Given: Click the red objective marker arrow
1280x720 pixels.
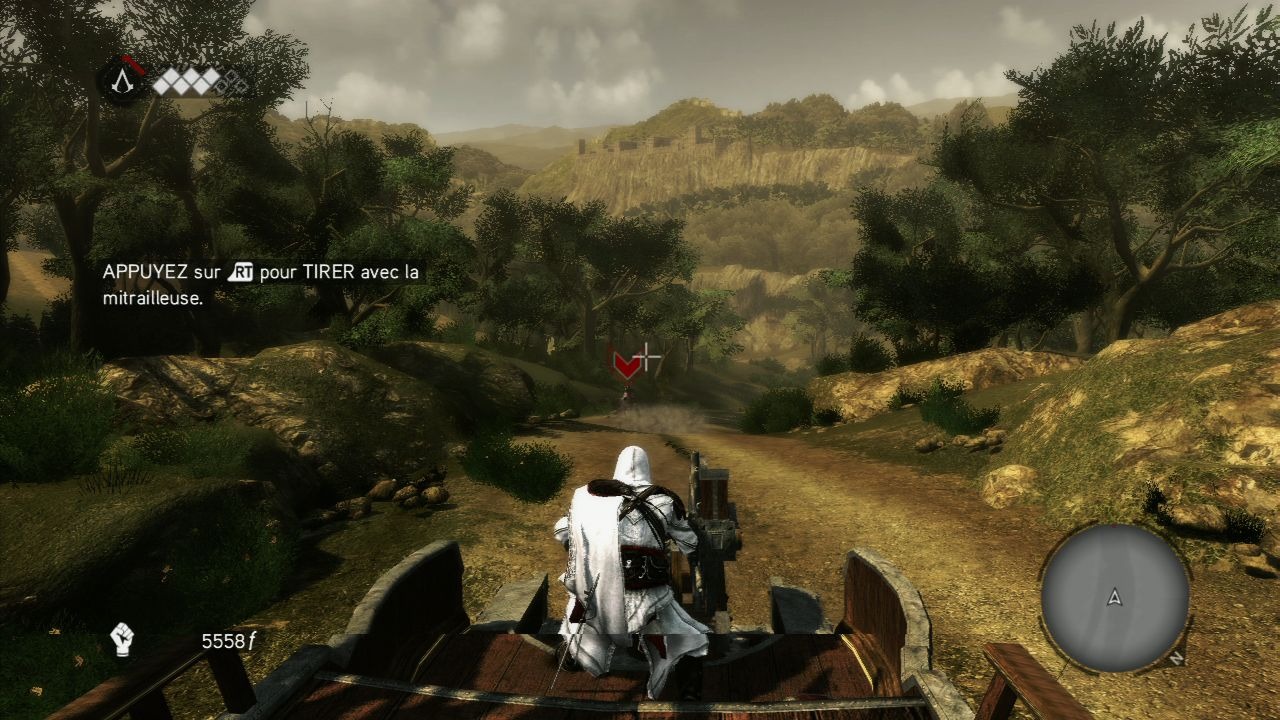Looking at the screenshot, I should click(x=626, y=366).
